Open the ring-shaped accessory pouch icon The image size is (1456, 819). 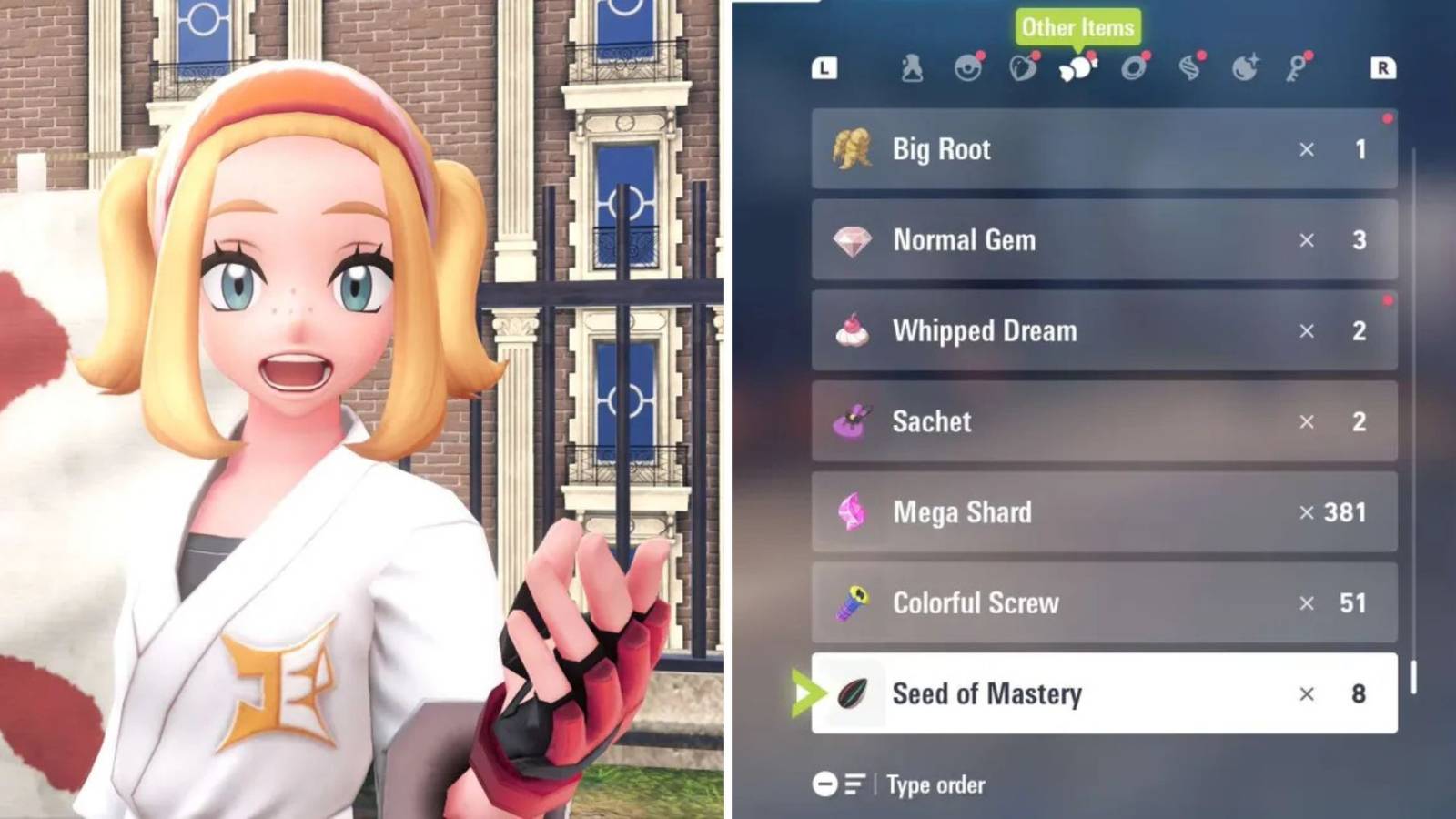tap(1134, 66)
